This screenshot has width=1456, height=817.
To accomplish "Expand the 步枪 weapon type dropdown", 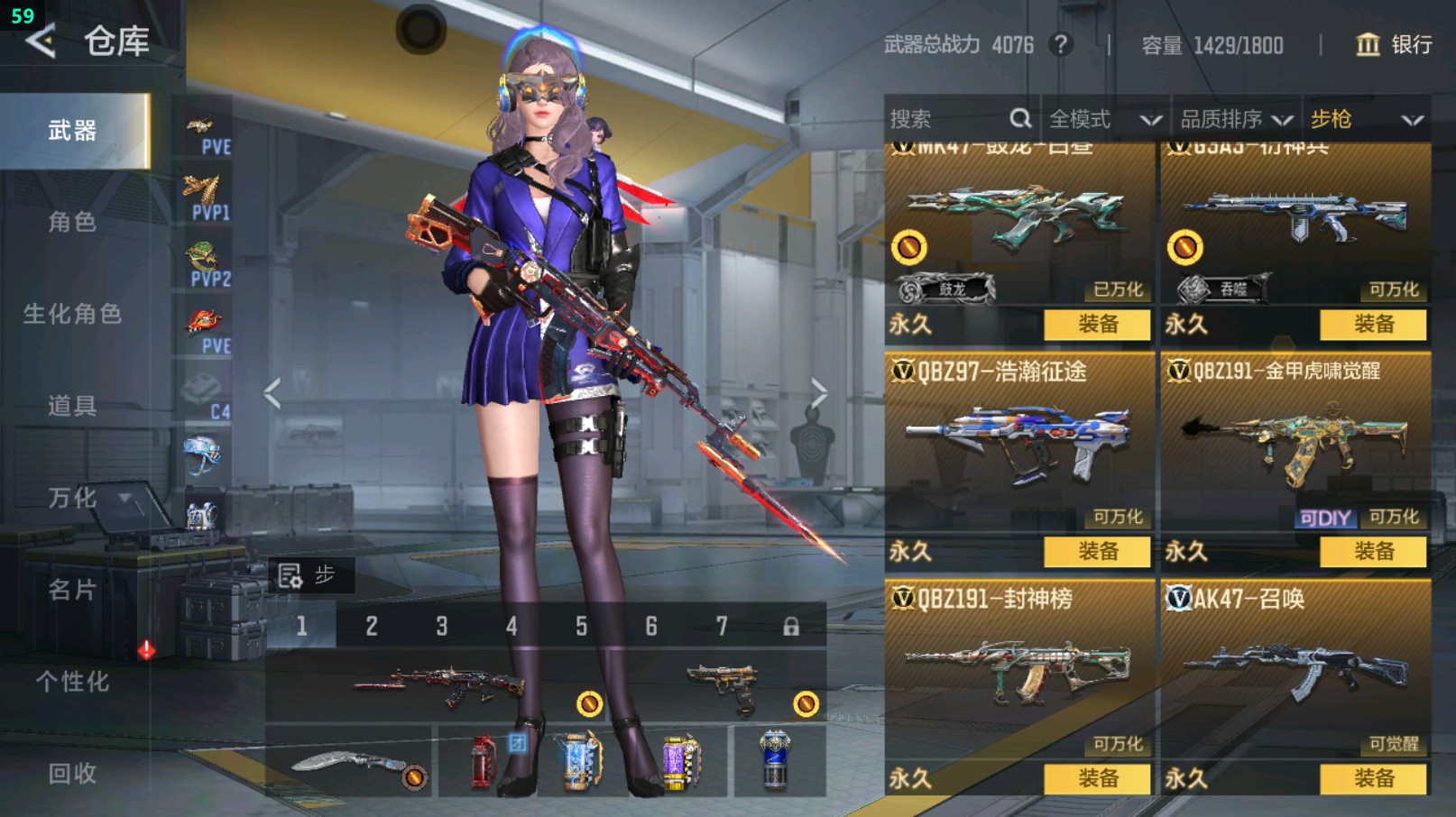I will tap(1366, 119).
